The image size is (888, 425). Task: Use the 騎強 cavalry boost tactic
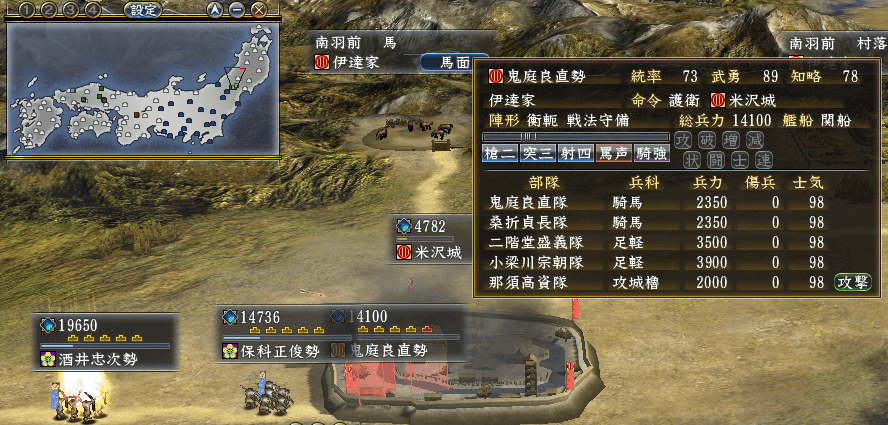click(652, 153)
